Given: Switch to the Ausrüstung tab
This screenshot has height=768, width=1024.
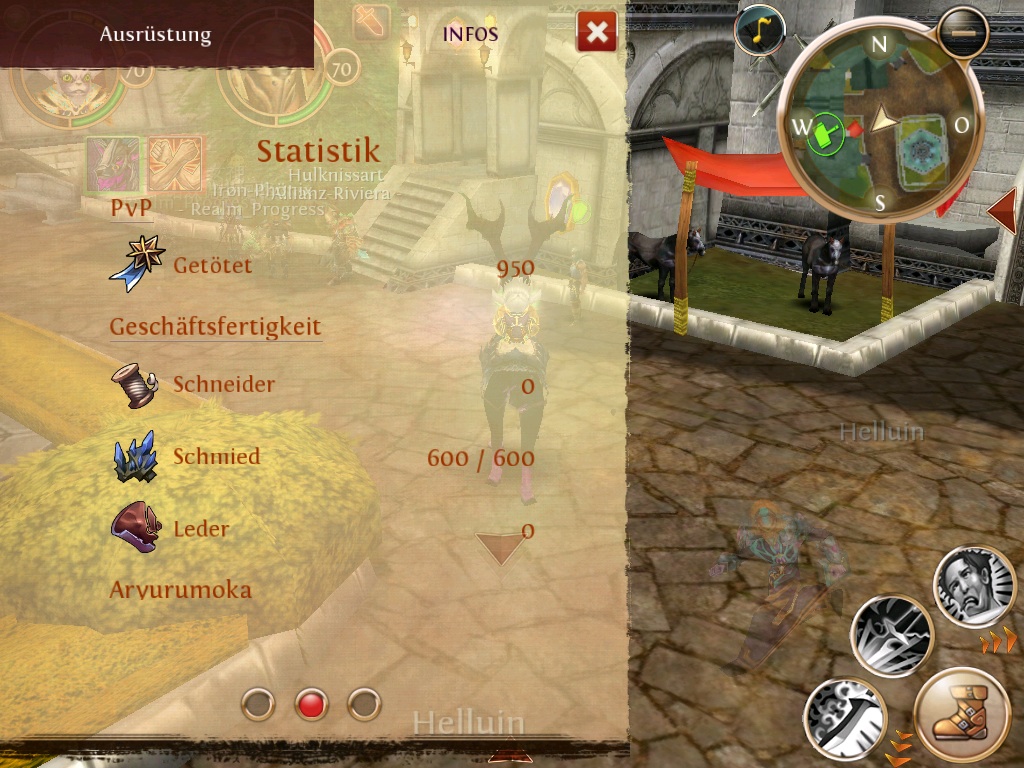Looking at the screenshot, I should [155, 34].
